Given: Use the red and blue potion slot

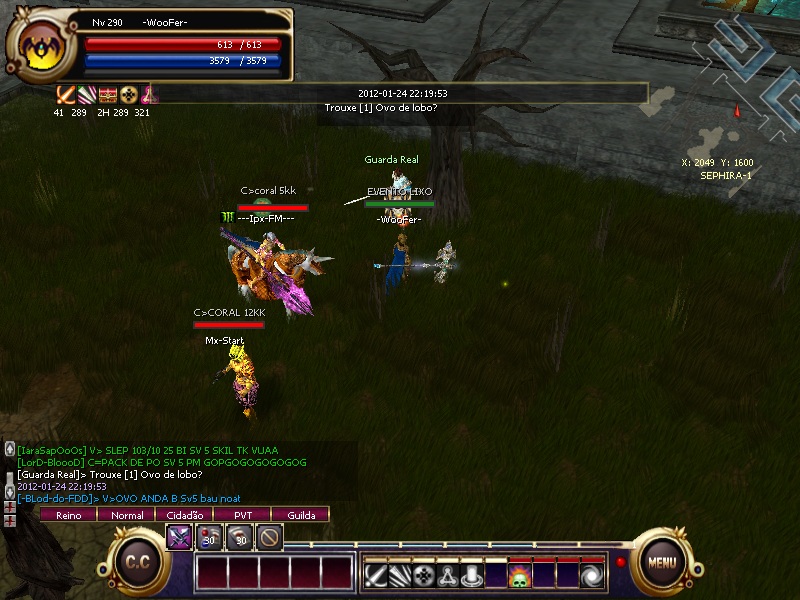Looking at the screenshot, I should pyautogui.click(x=209, y=537).
